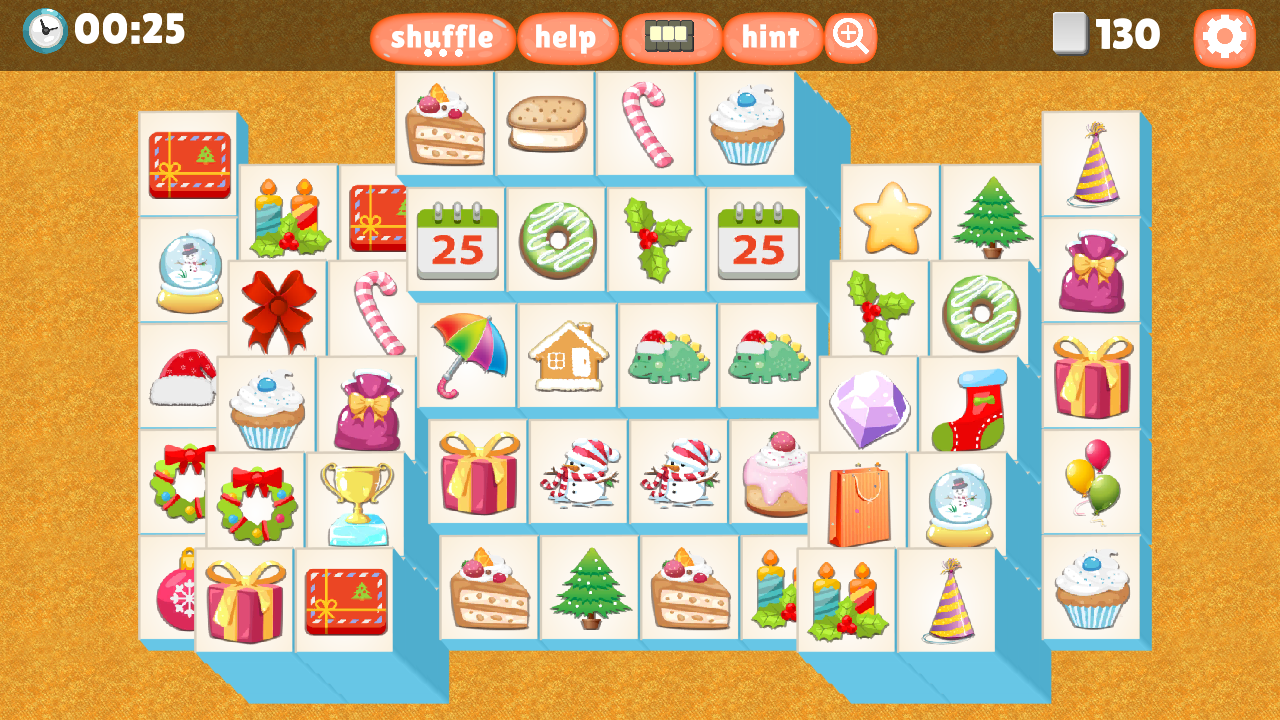The image size is (1280, 720).
Task: Select the pink candy cane tile at top
Action: point(646,122)
